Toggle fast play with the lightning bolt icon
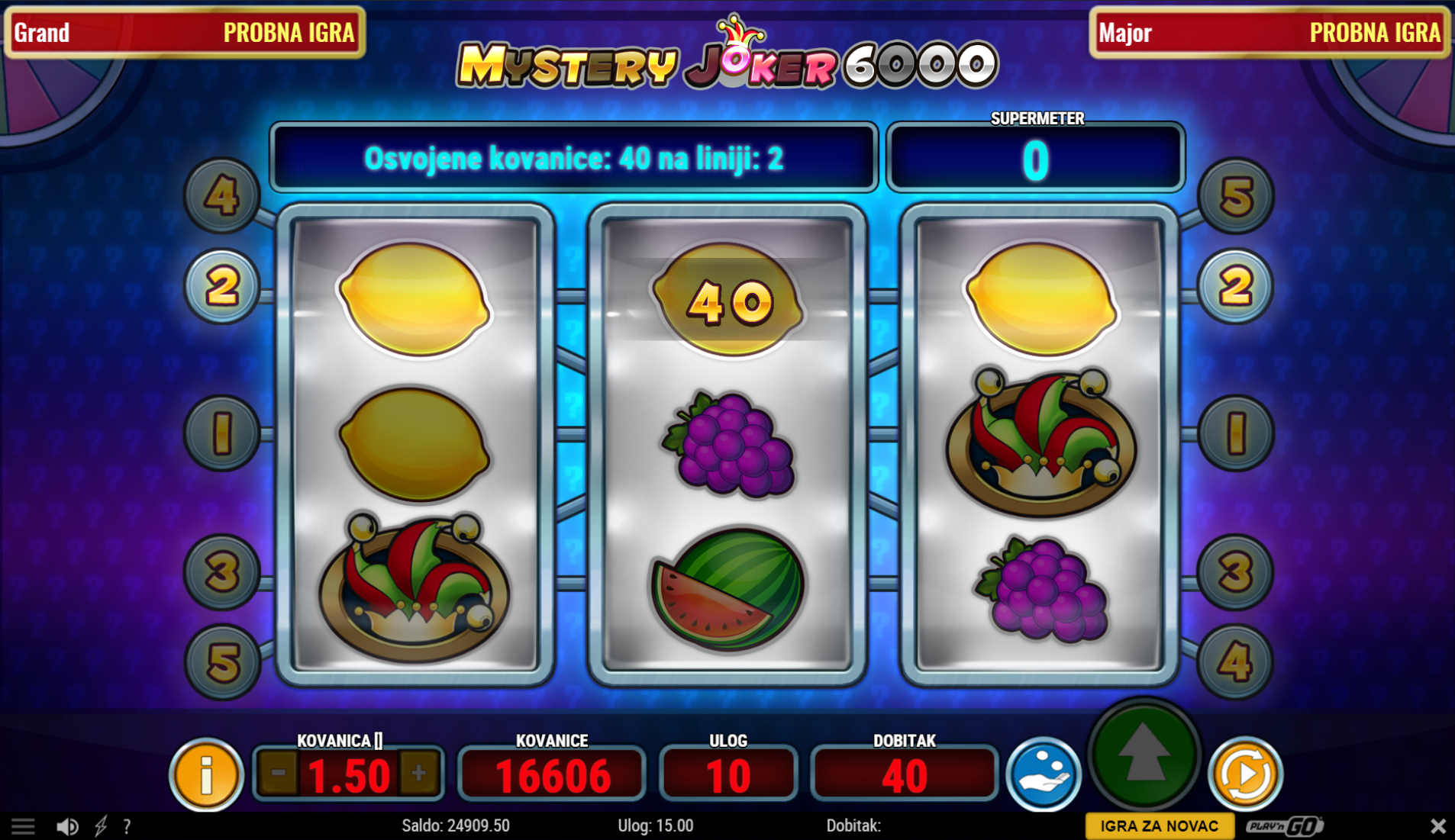 101,826
